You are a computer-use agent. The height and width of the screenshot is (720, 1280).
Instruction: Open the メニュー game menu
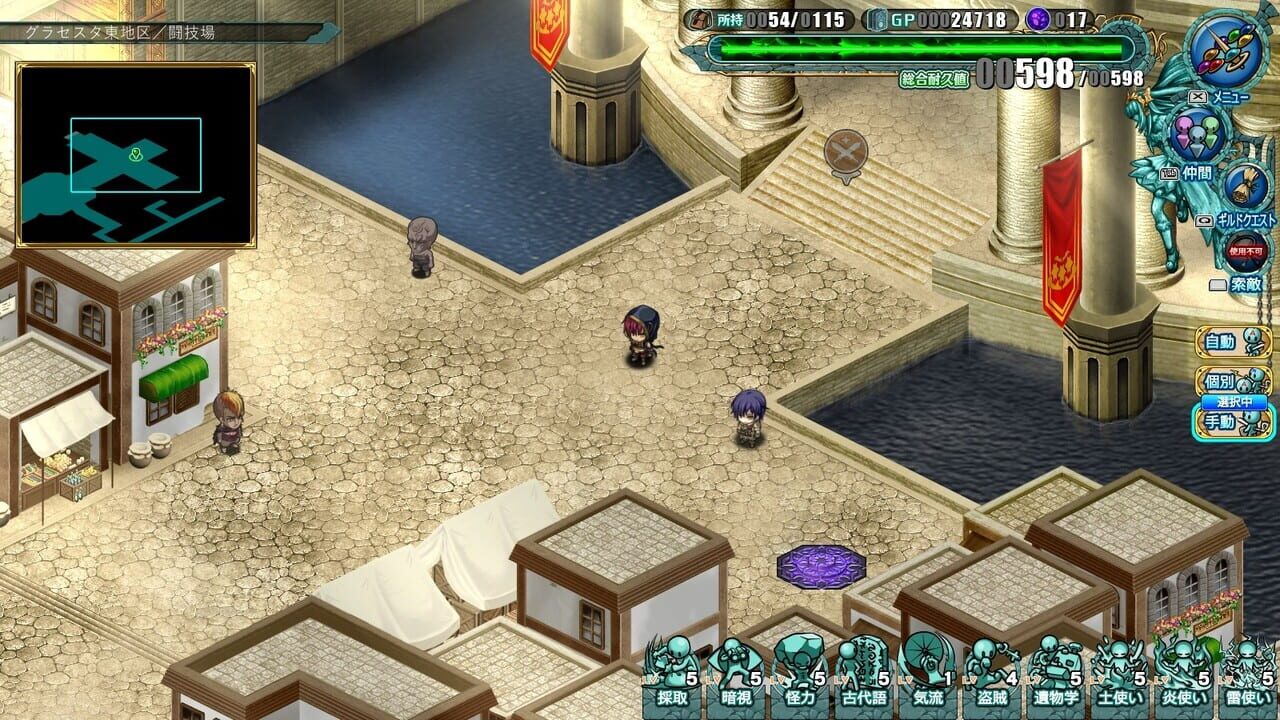1227,95
